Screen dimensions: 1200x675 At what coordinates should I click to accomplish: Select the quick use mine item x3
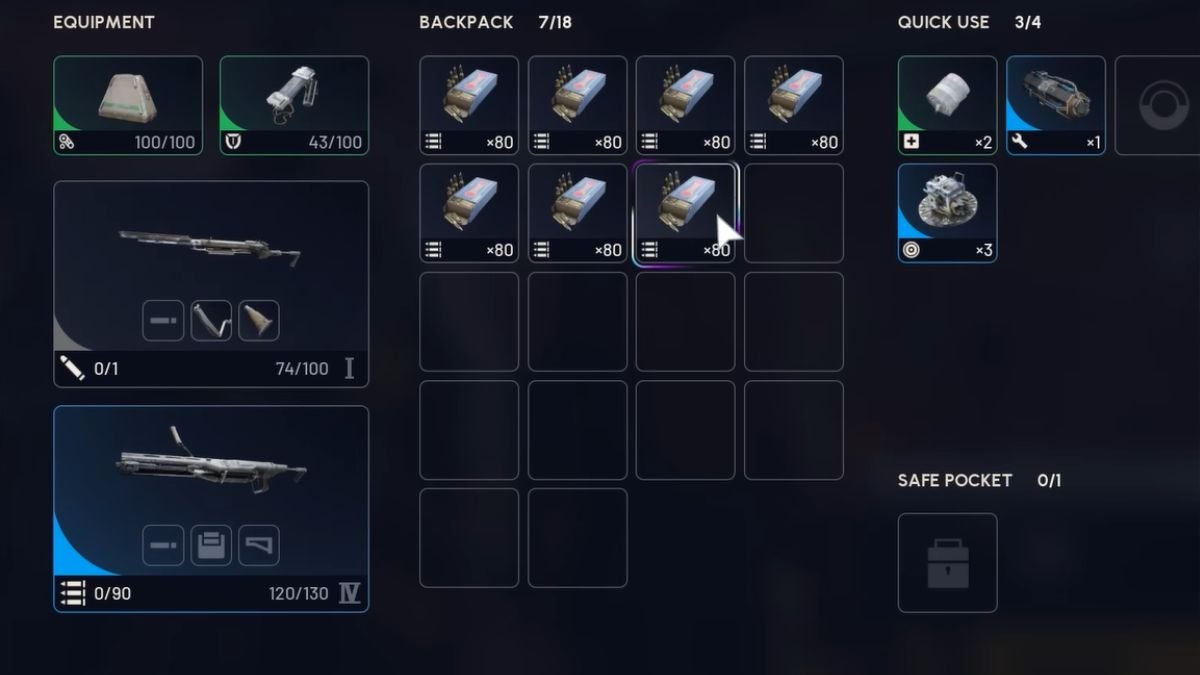point(947,213)
